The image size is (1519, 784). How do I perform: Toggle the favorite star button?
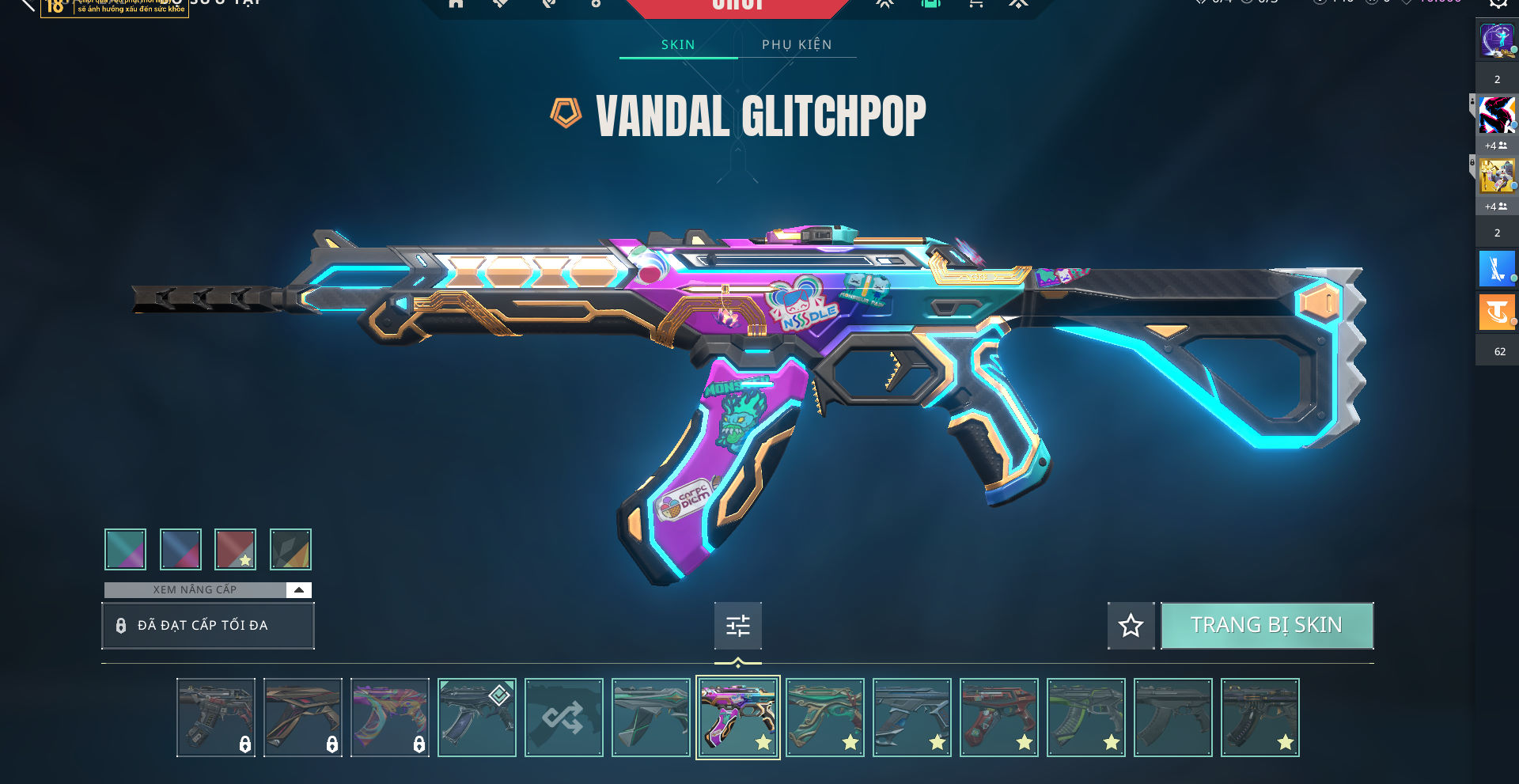[1131, 626]
